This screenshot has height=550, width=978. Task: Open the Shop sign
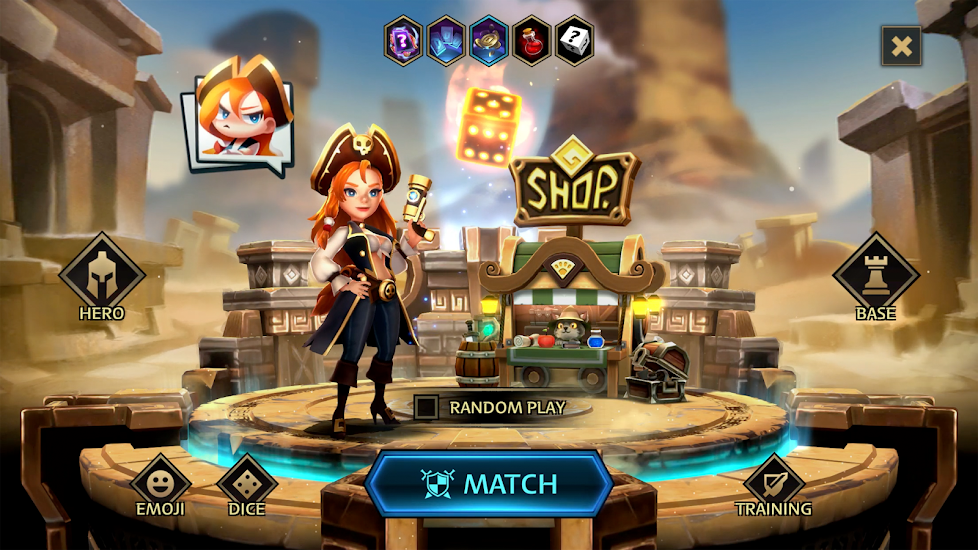[574, 186]
